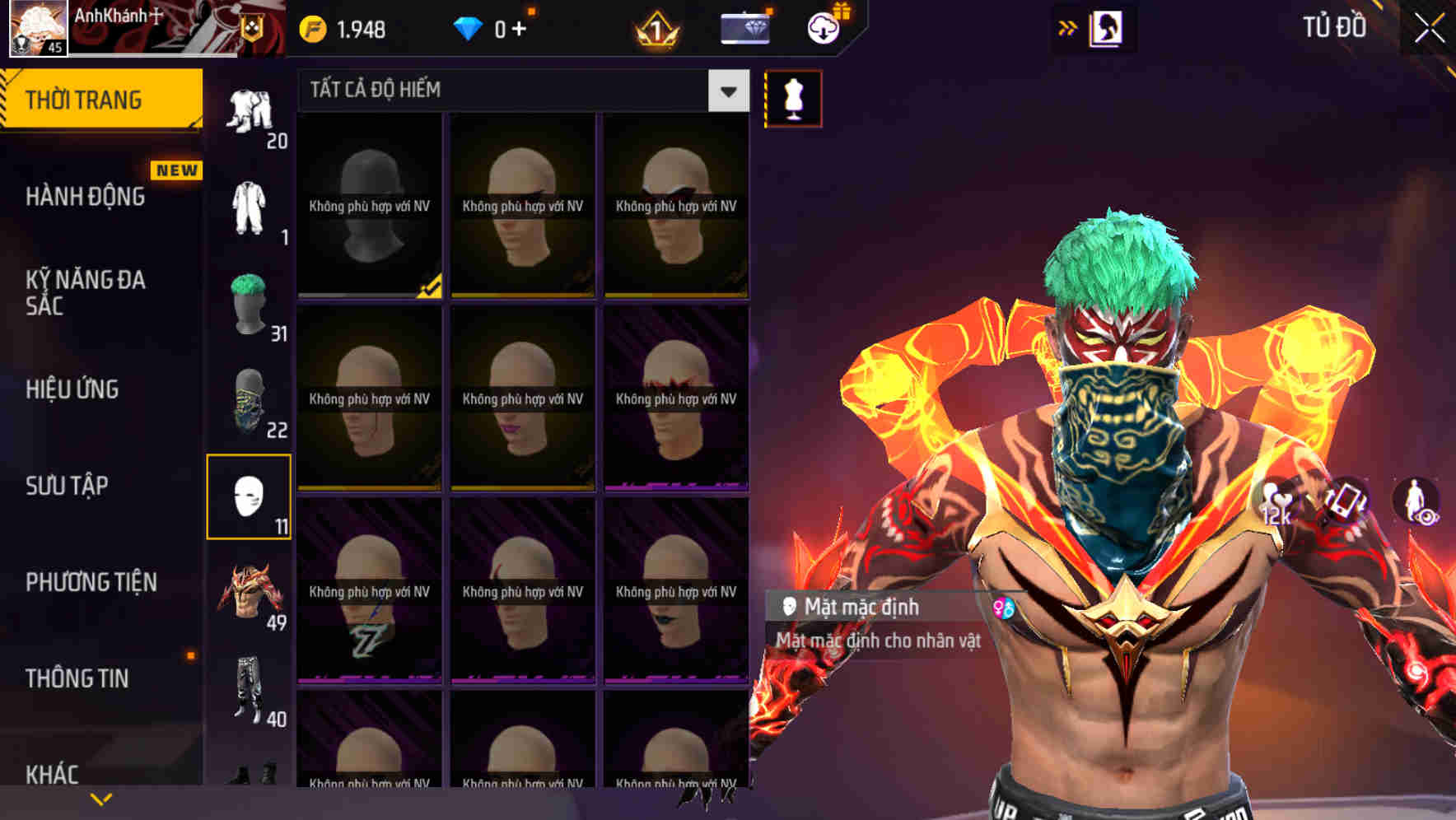Click the rank badge showing level 1
The height and width of the screenshot is (820, 1456).
coord(656,27)
